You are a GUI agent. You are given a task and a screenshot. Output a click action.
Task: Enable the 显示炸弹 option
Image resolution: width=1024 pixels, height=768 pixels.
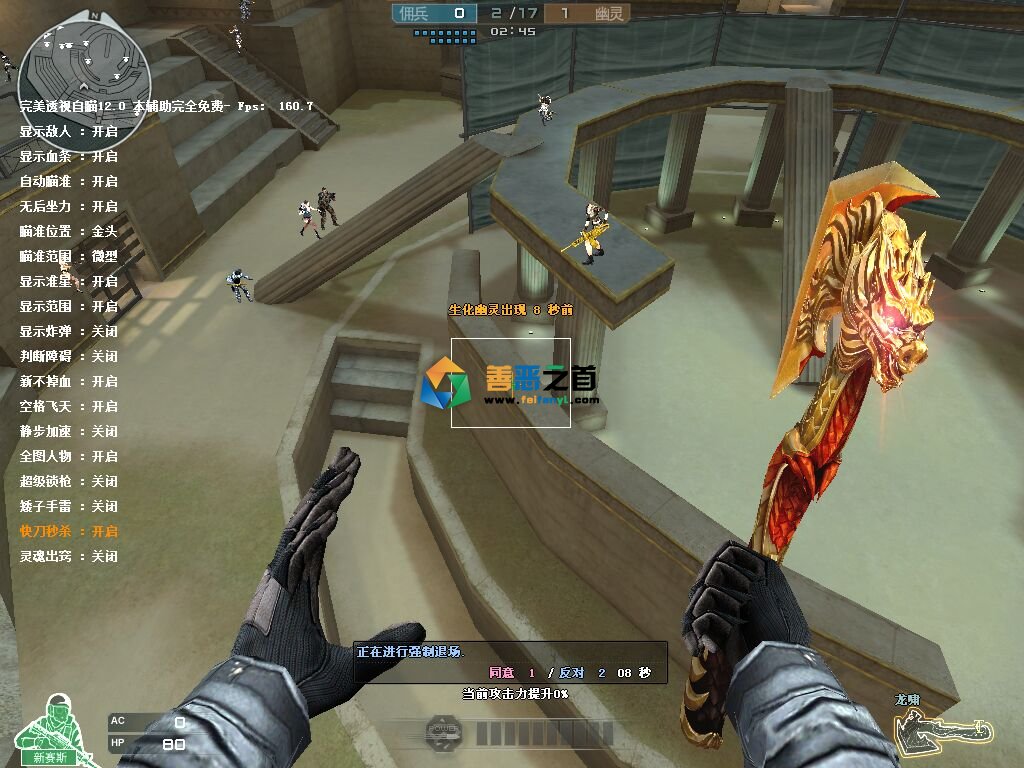[68, 331]
